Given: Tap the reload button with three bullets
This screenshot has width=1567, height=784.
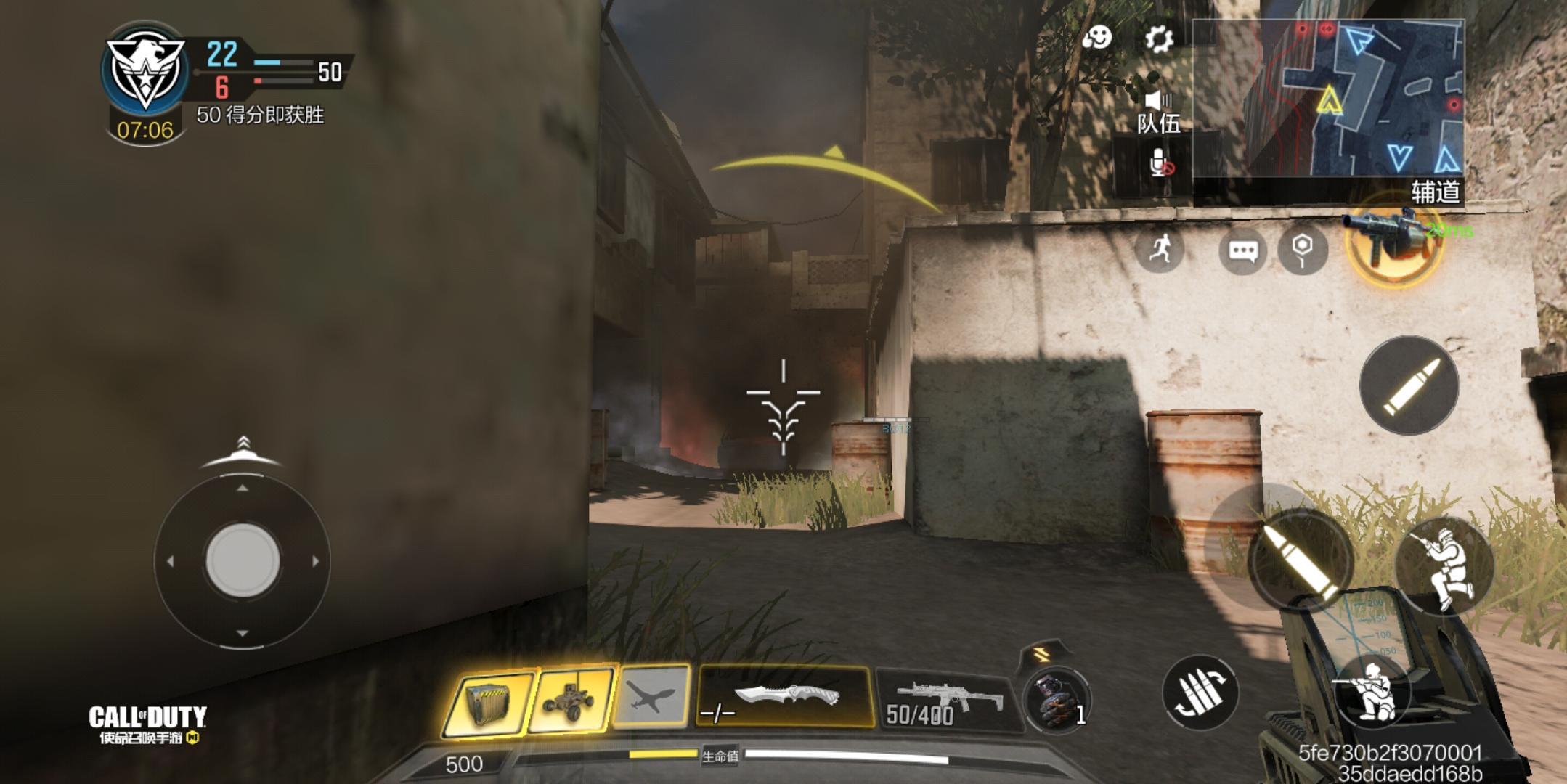Looking at the screenshot, I should pos(1200,693).
